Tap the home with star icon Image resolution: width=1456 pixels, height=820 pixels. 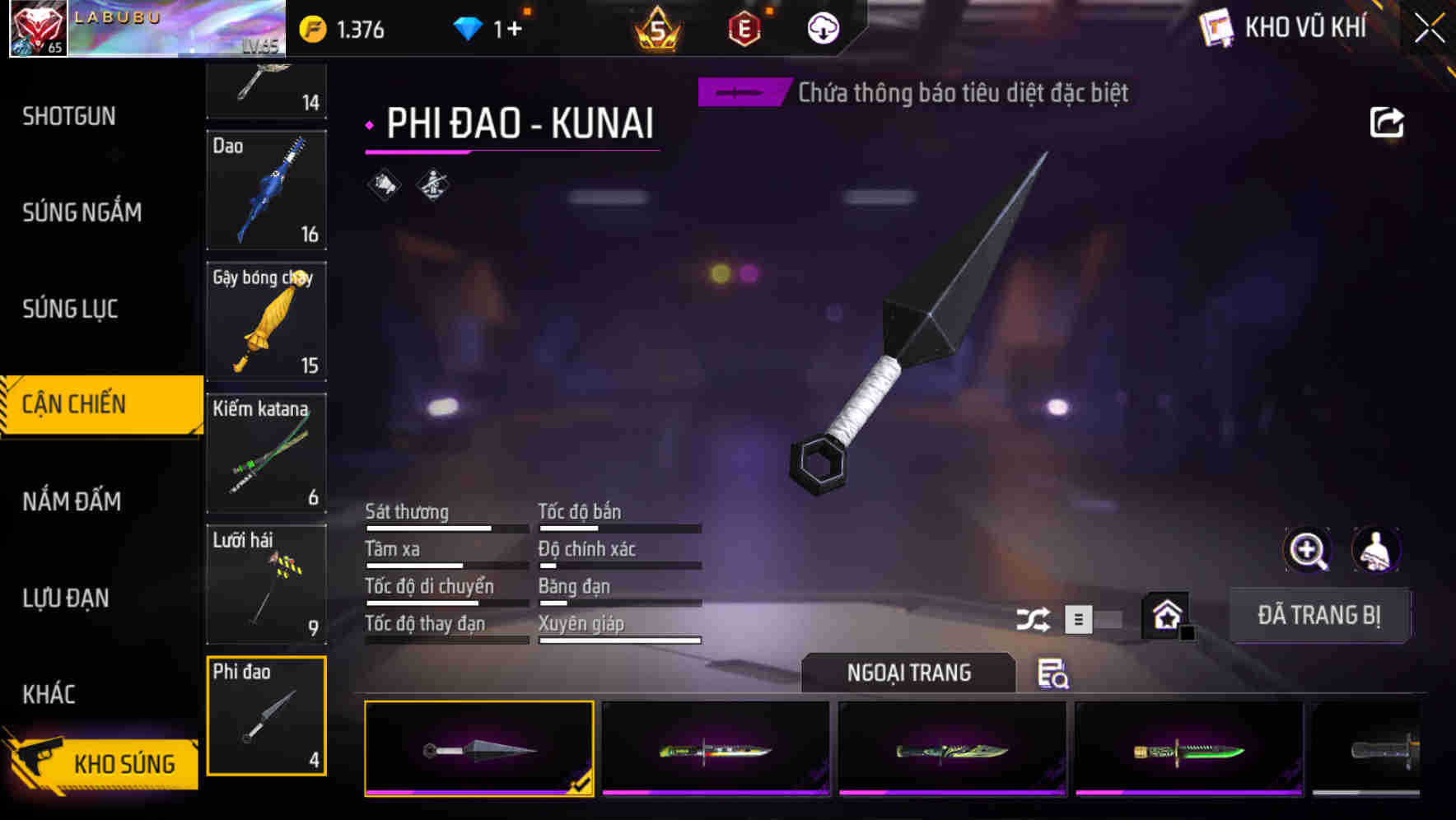coord(1164,615)
